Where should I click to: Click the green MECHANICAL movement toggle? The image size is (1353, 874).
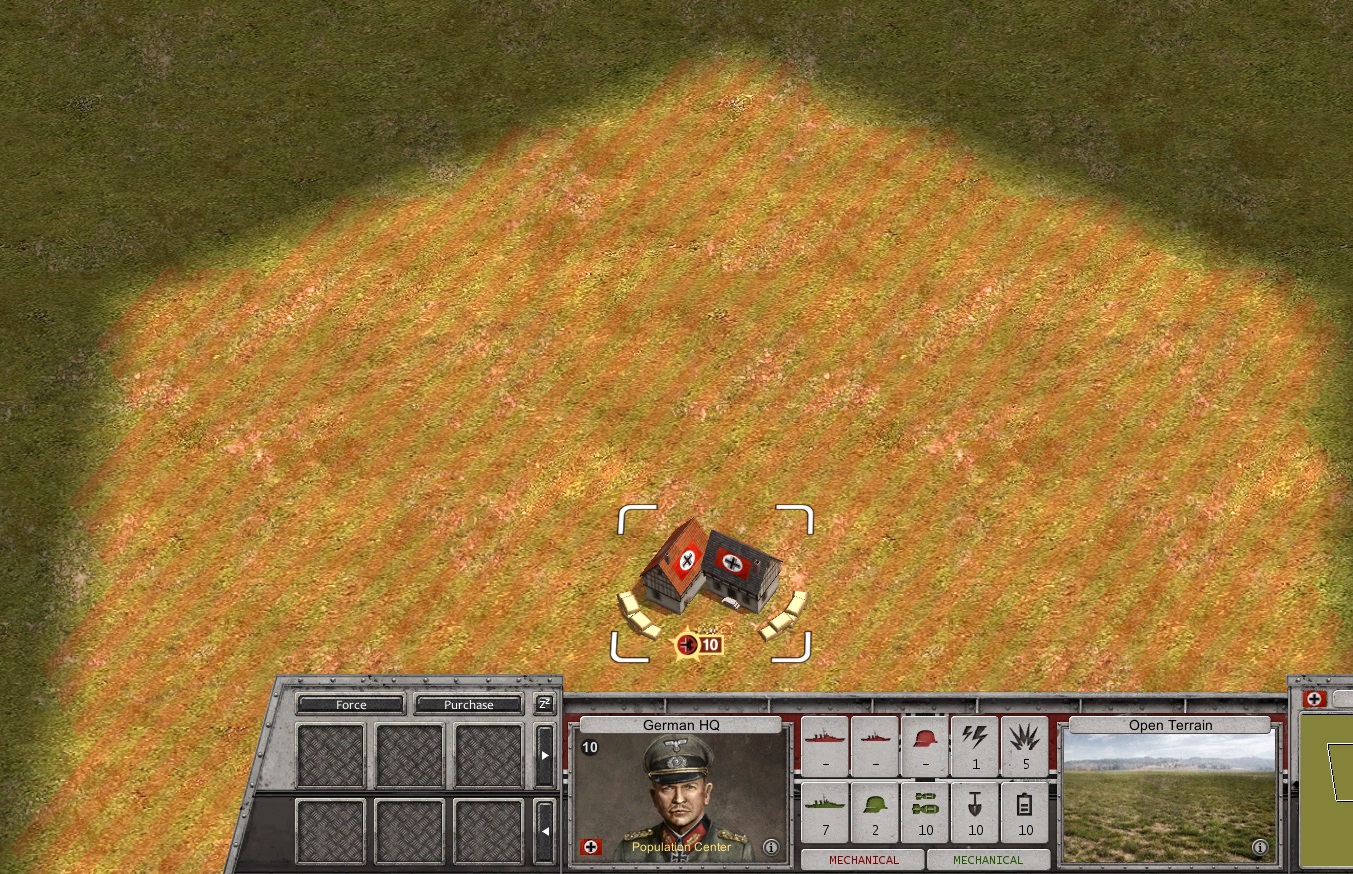click(989, 859)
